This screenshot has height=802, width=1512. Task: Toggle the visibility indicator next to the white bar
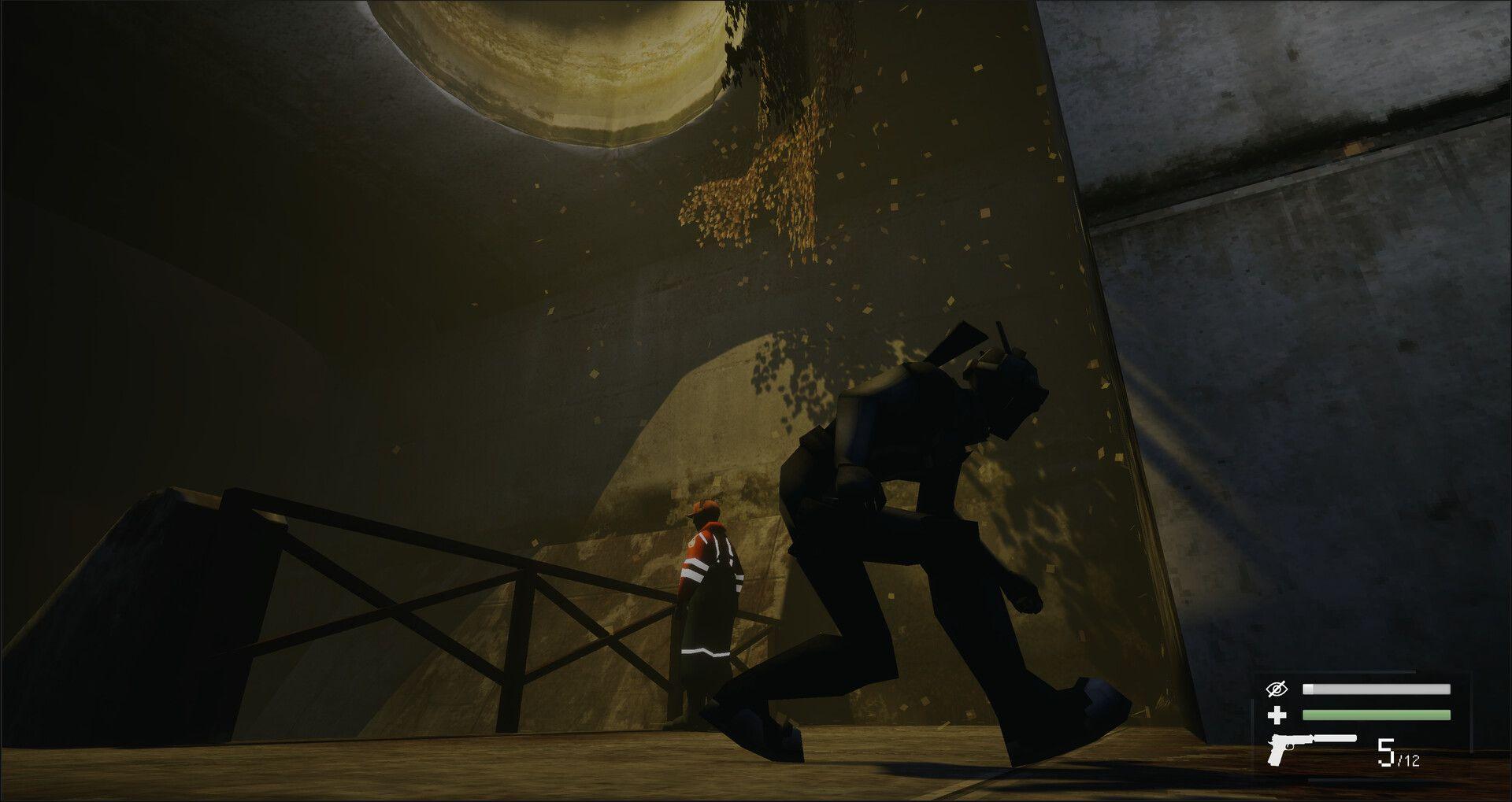[x=1276, y=690]
